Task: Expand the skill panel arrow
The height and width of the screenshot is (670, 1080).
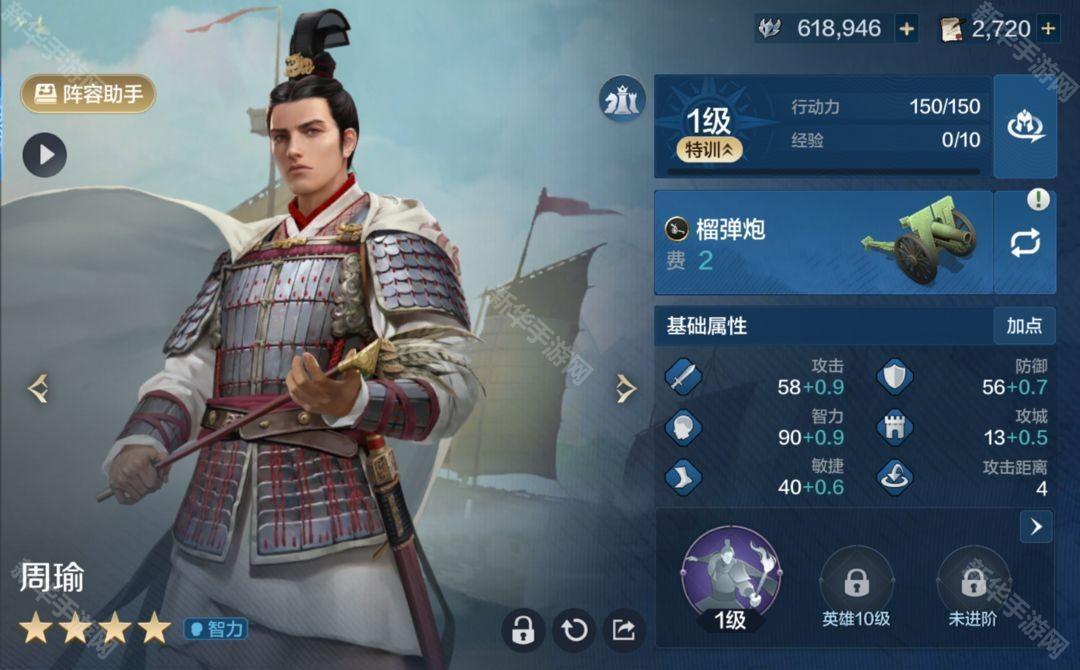Action: (1035, 526)
